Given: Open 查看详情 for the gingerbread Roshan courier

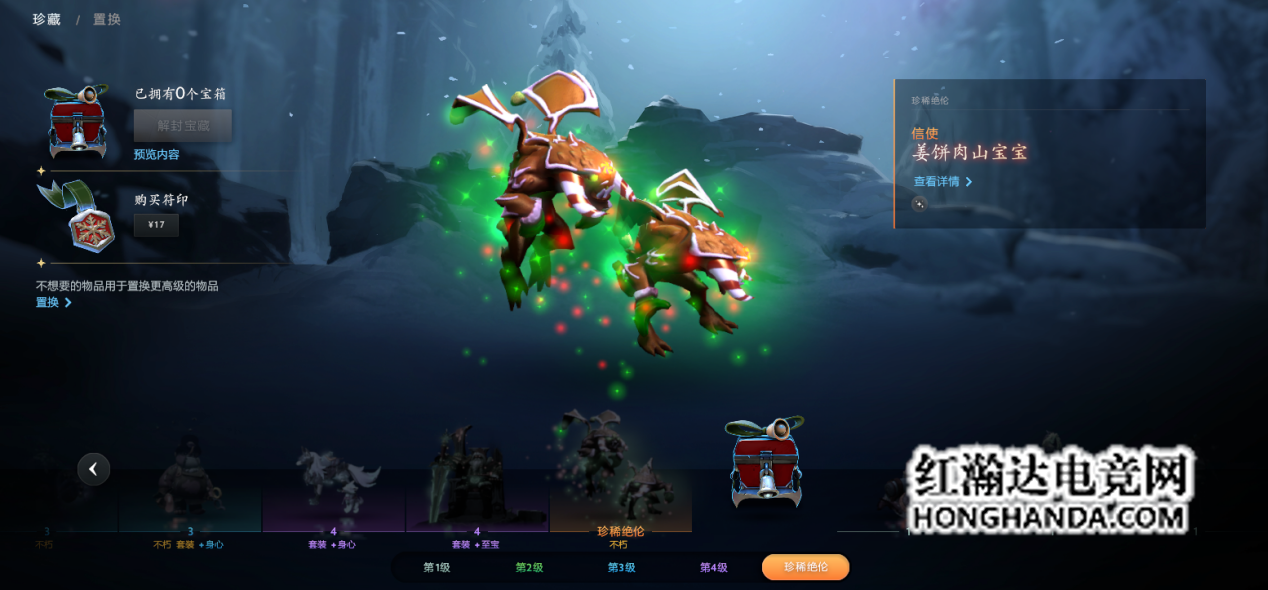Looking at the screenshot, I should 942,182.
